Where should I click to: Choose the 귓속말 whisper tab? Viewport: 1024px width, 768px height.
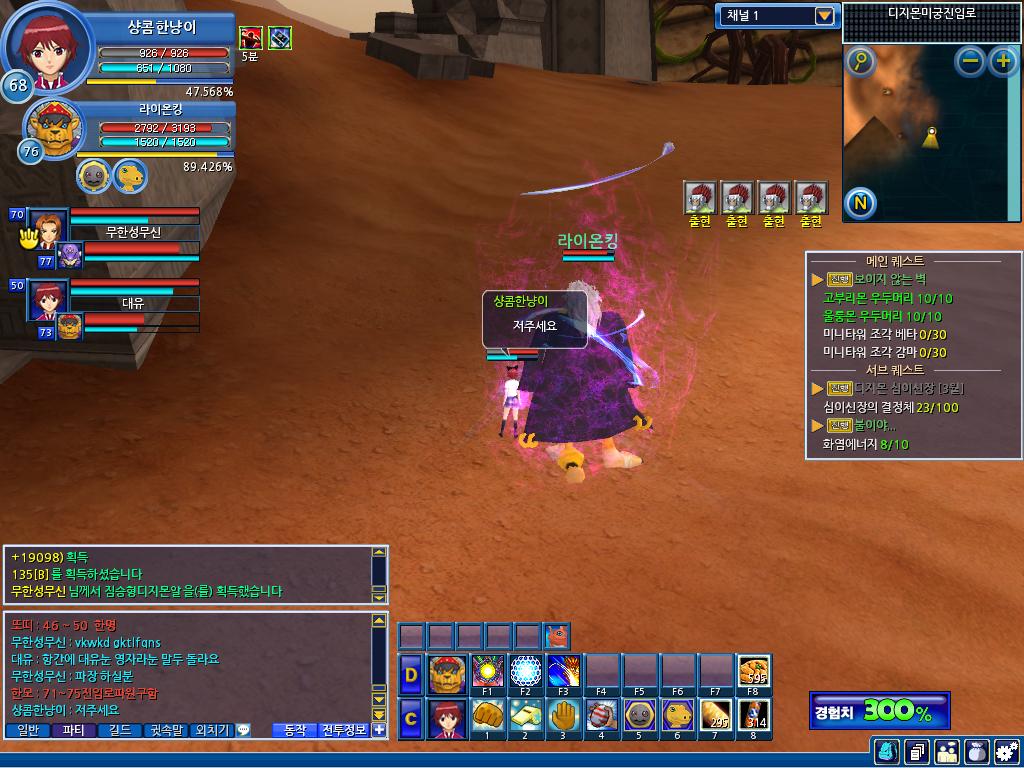[167, 730]
